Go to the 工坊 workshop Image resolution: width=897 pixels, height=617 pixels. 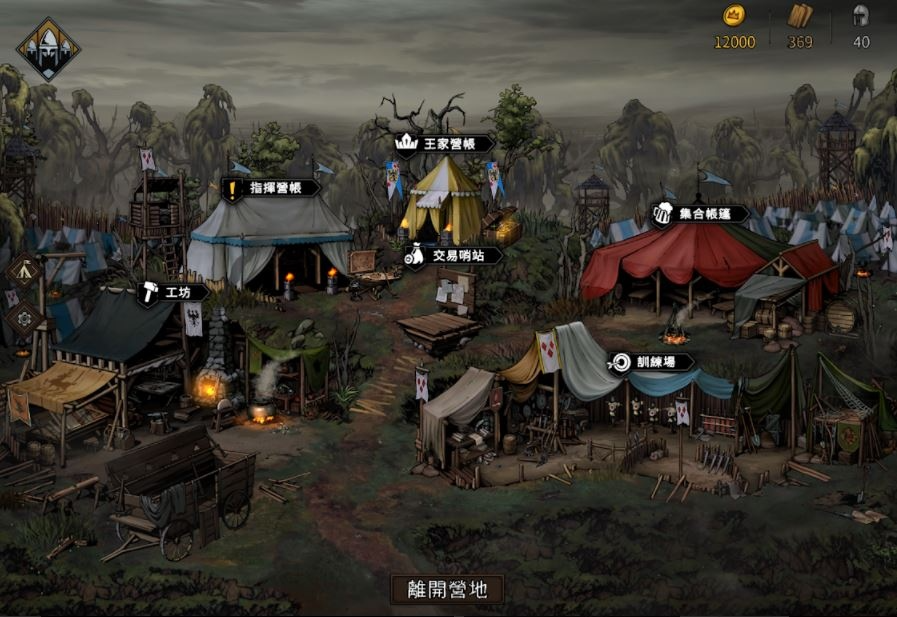coord(173,292)
